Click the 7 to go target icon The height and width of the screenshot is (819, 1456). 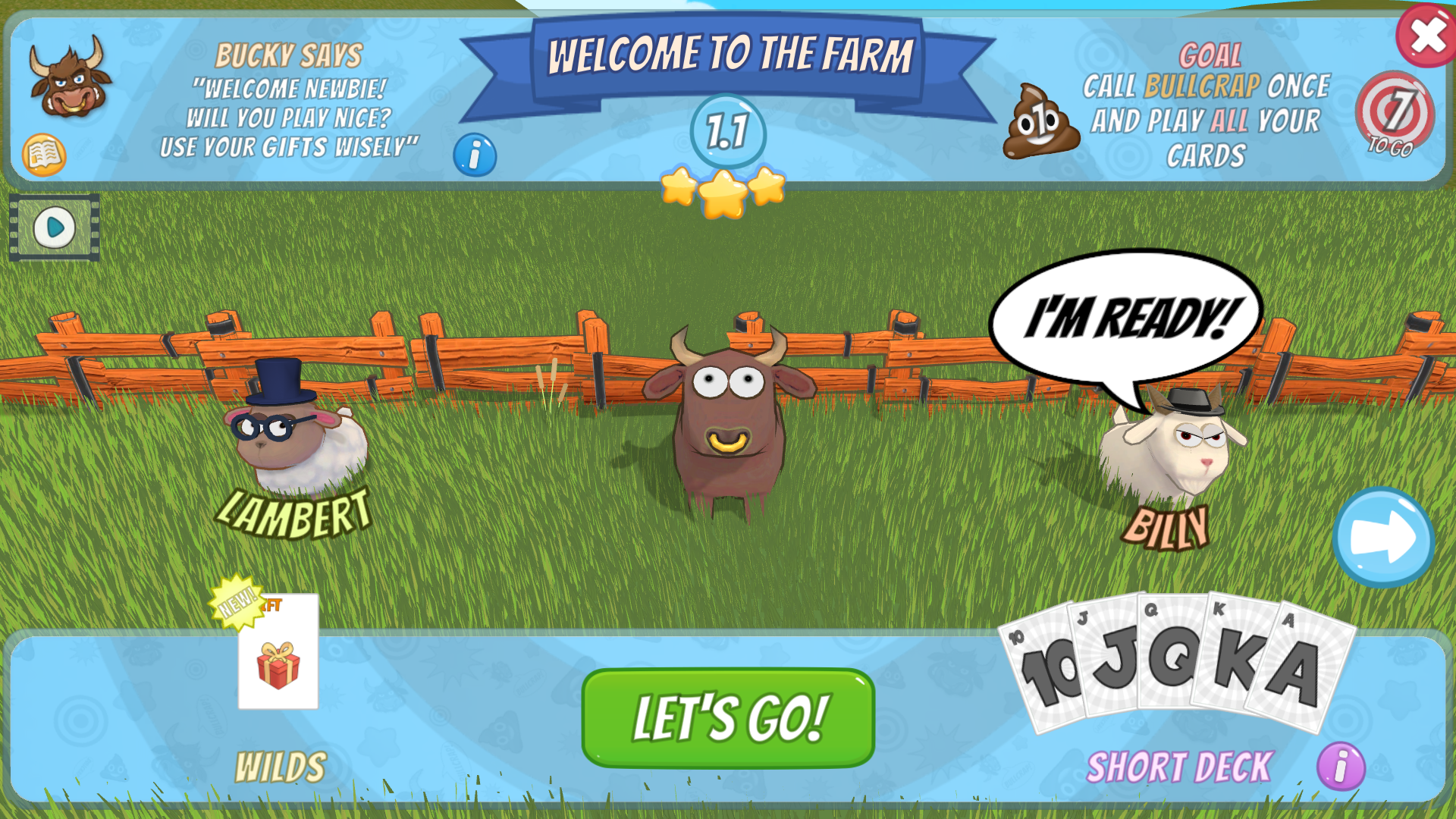pyautogui.click(x=1394, y=114)
